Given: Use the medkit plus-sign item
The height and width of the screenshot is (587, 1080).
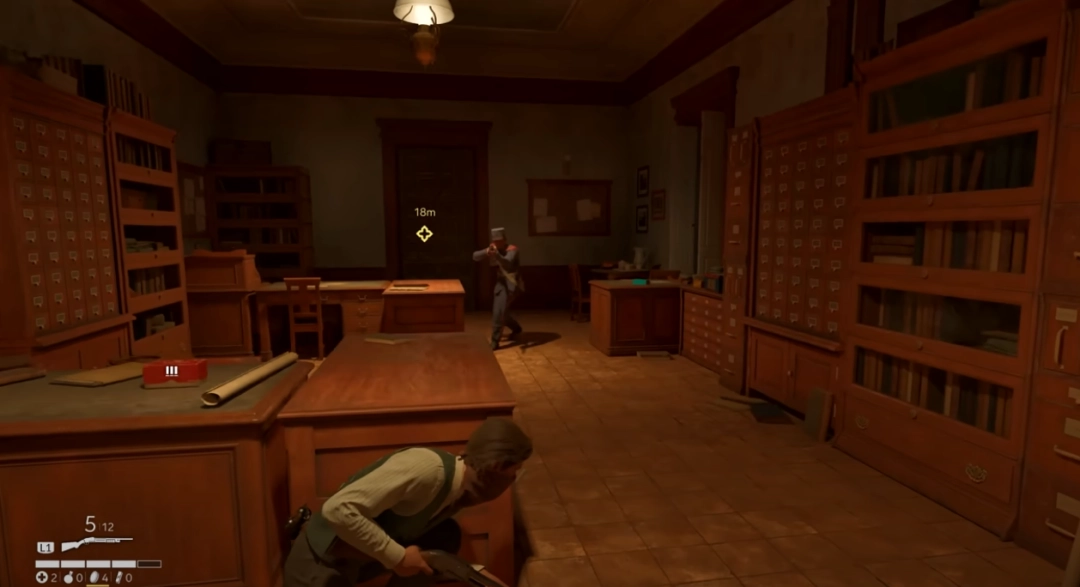Looking at the screenshot, I should (x=42, y=577).
